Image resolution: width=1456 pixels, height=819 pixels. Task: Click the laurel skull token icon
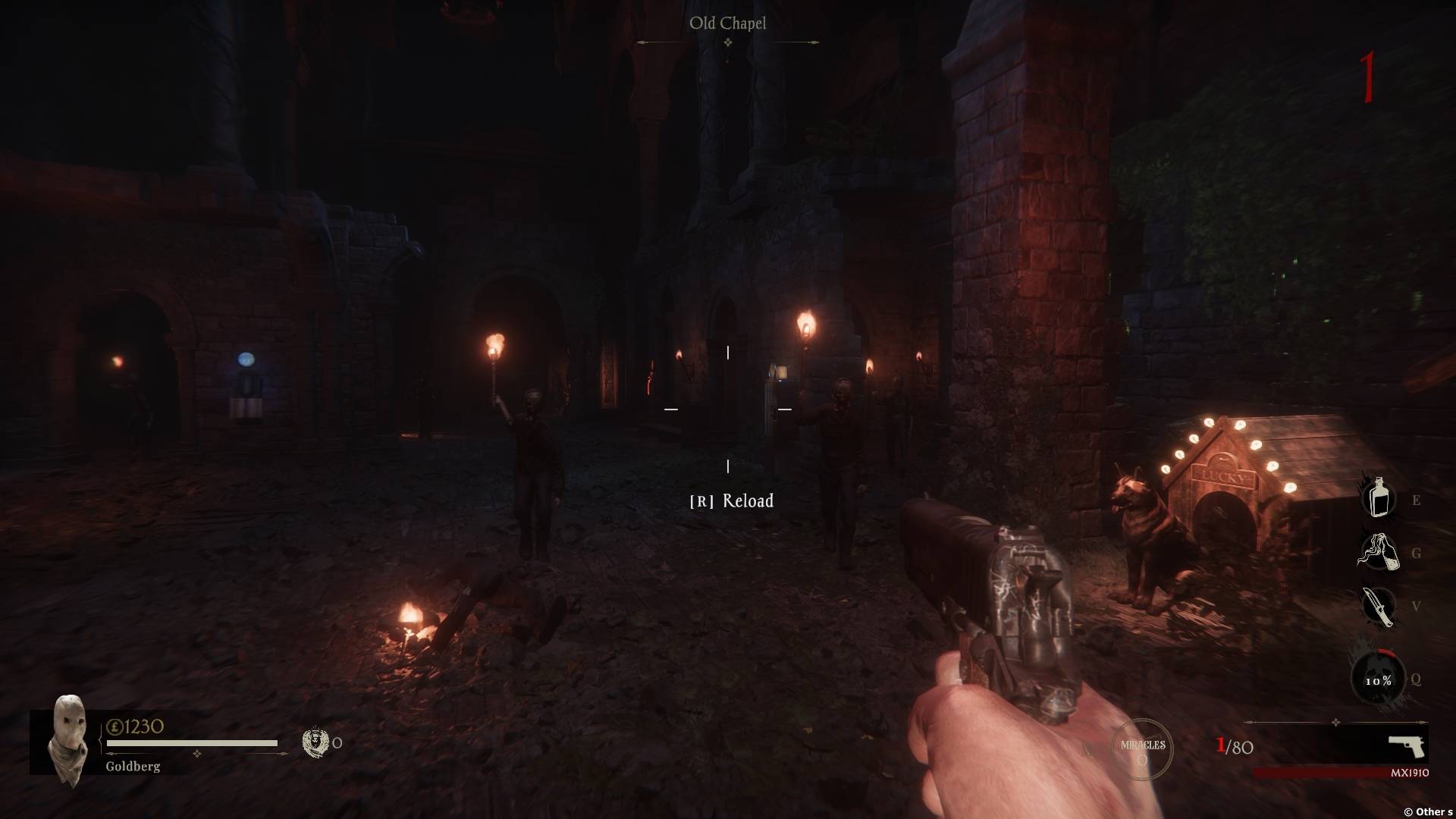[314, 742]
